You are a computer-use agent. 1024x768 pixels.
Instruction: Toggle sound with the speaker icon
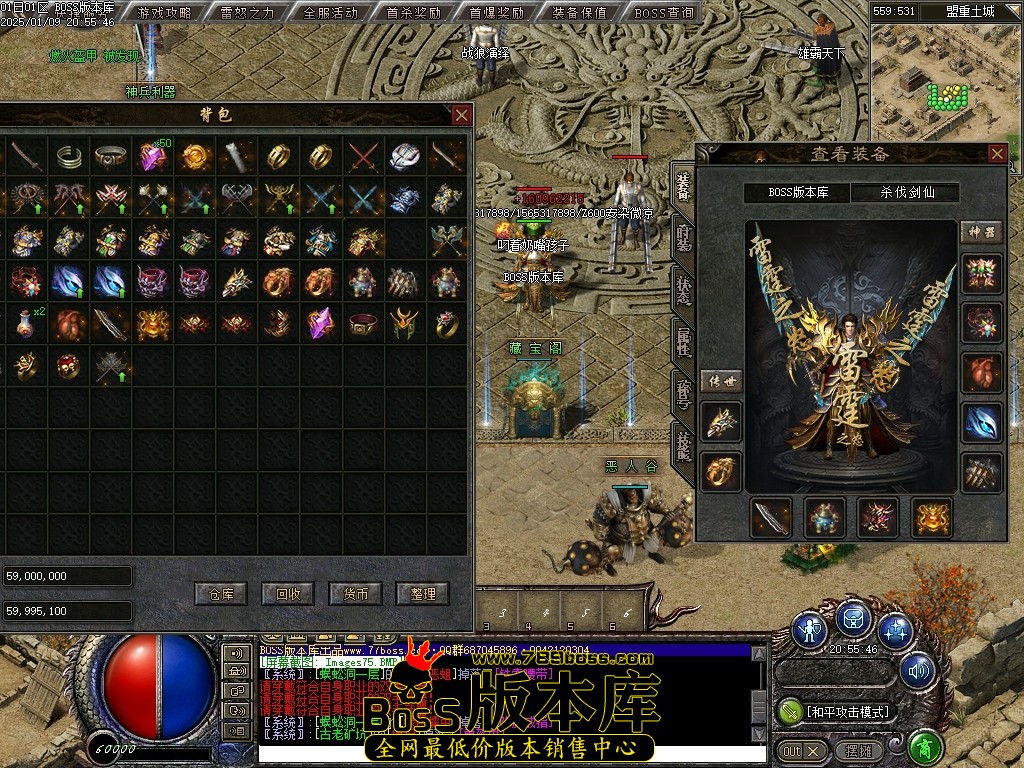pyautogui.click(x=917, y=671)
